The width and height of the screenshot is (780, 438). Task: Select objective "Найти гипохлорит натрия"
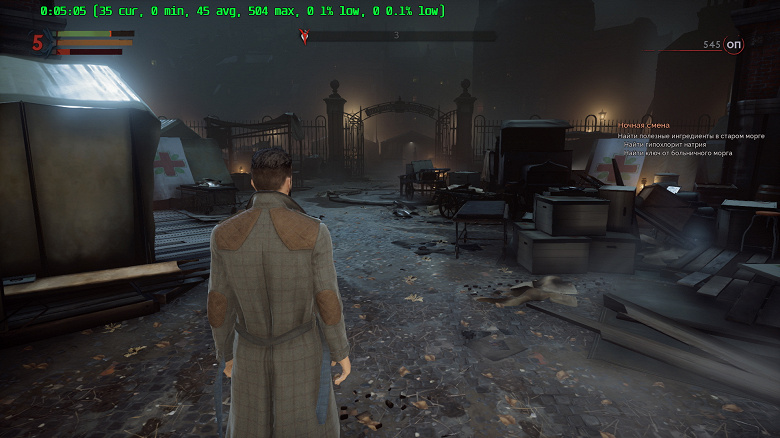664,144
